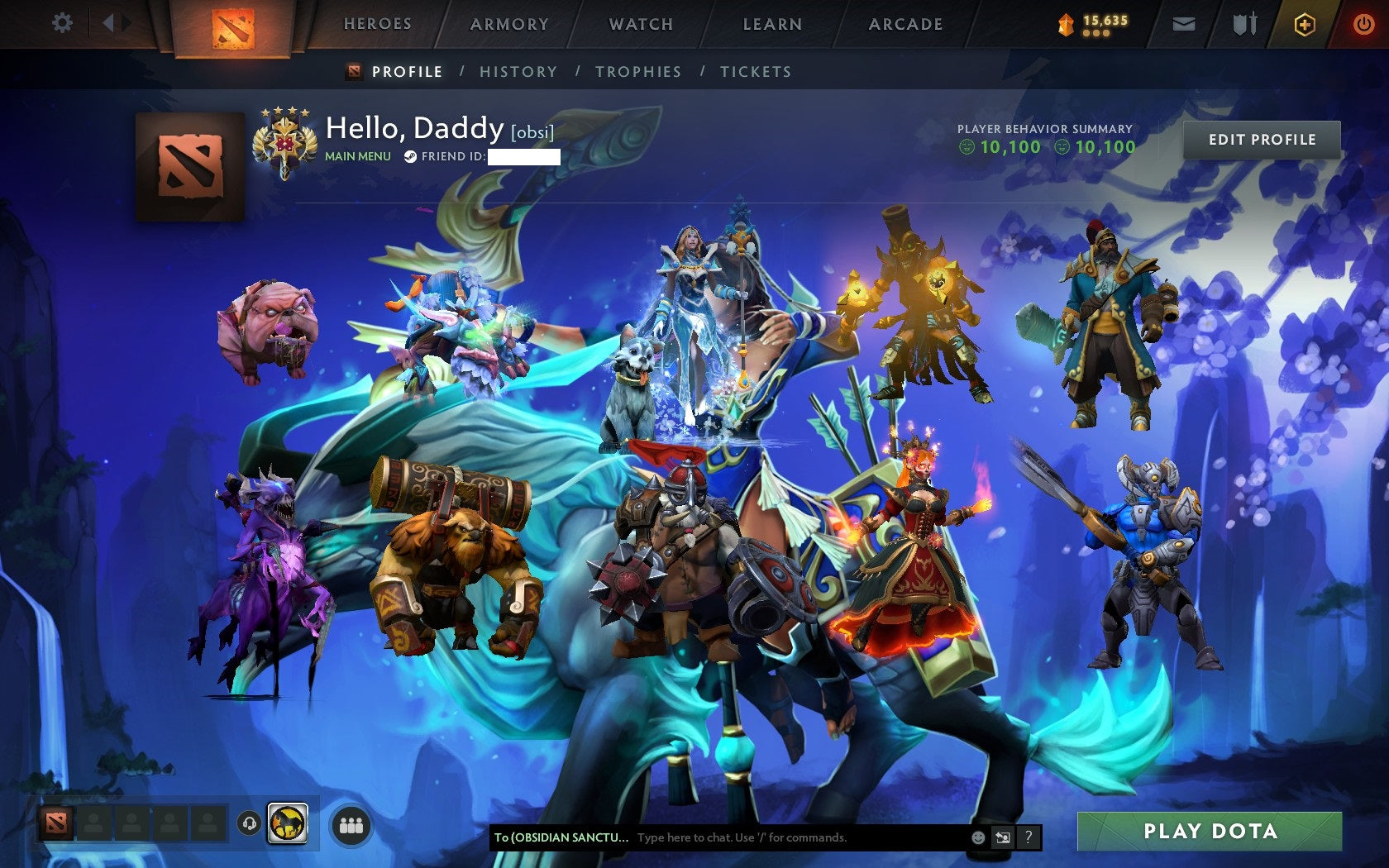Open chat help with the question mark icon
1389x868 pixels.
coord(1029,837)
